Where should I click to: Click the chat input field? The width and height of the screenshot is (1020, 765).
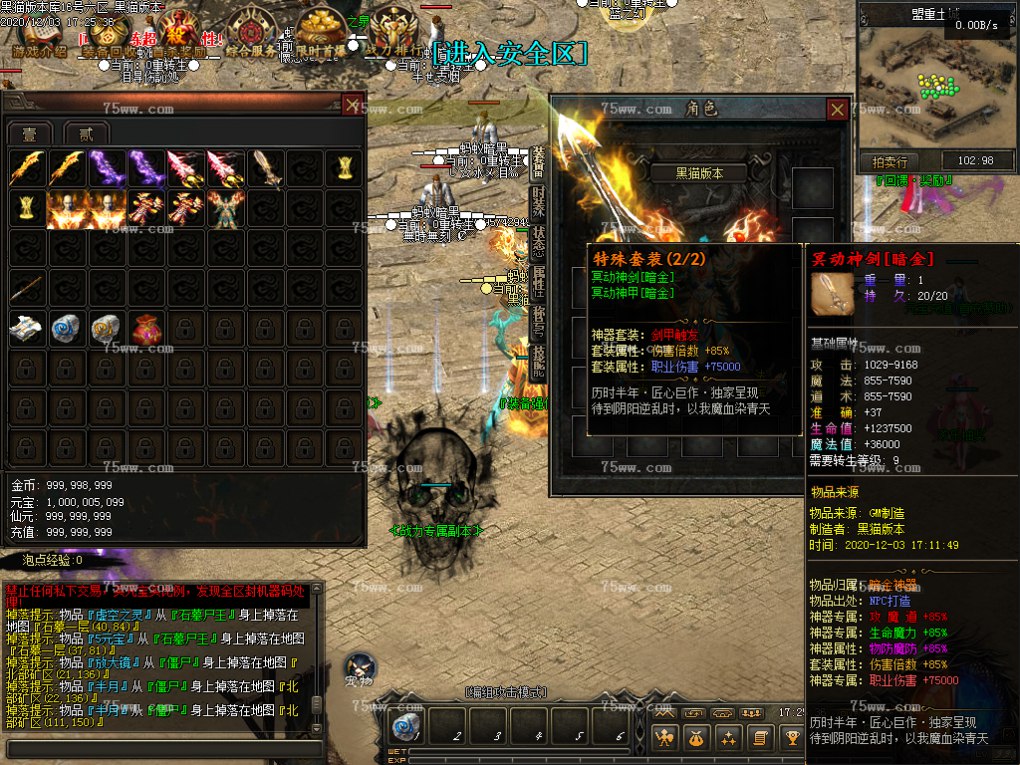pyautogui.click(x=160, y=748)
